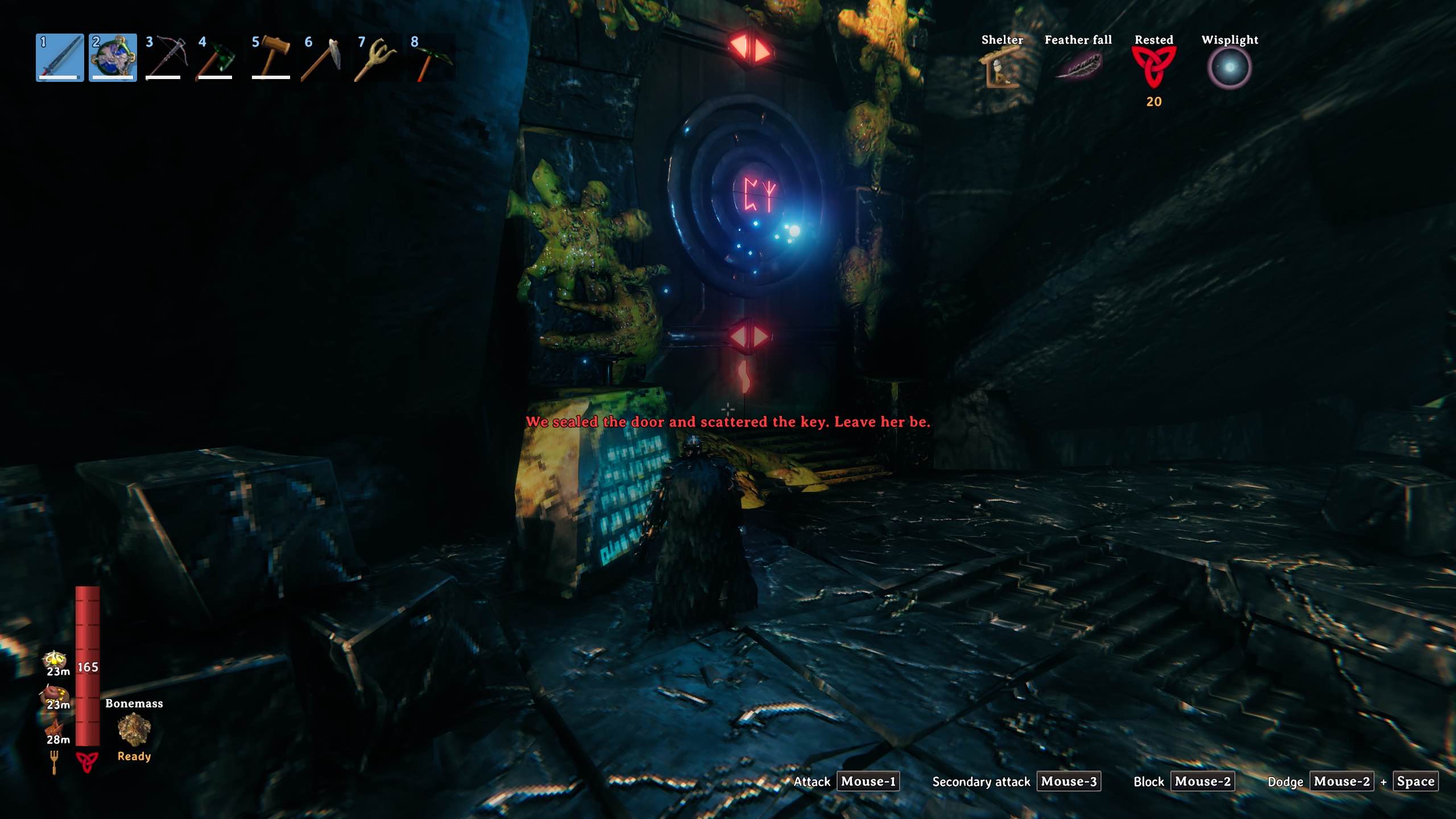Click the Shelter status effect icon
1456x819 pixels.
pyautogui.click(x=1002, y=68)
